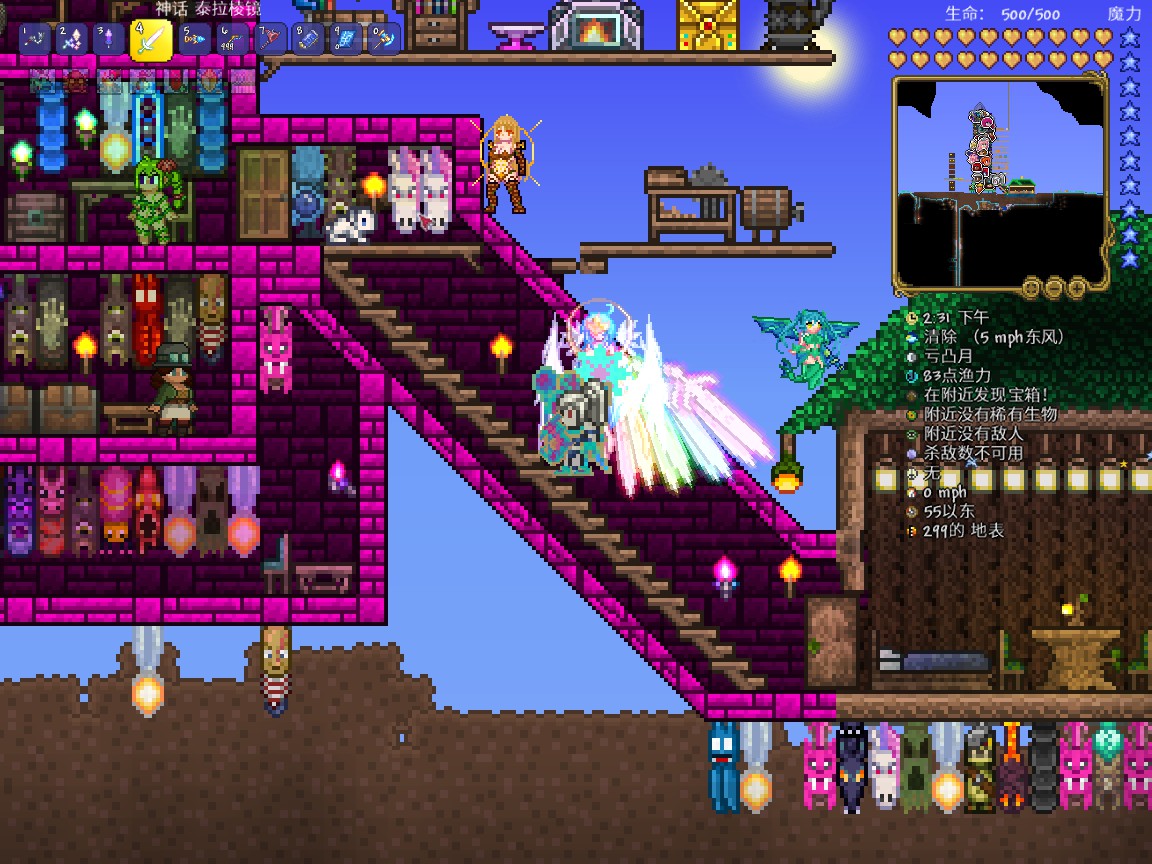The image size is (1152, 864).
Task: Select the purple crystal item in slot 3
Action: pos(109,40)
